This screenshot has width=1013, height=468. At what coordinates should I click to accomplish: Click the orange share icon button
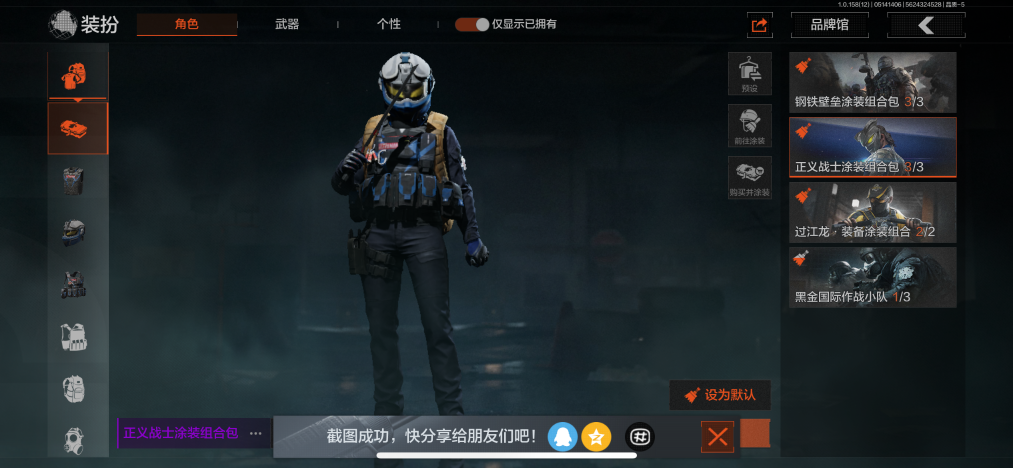click(x=759, y=25)
